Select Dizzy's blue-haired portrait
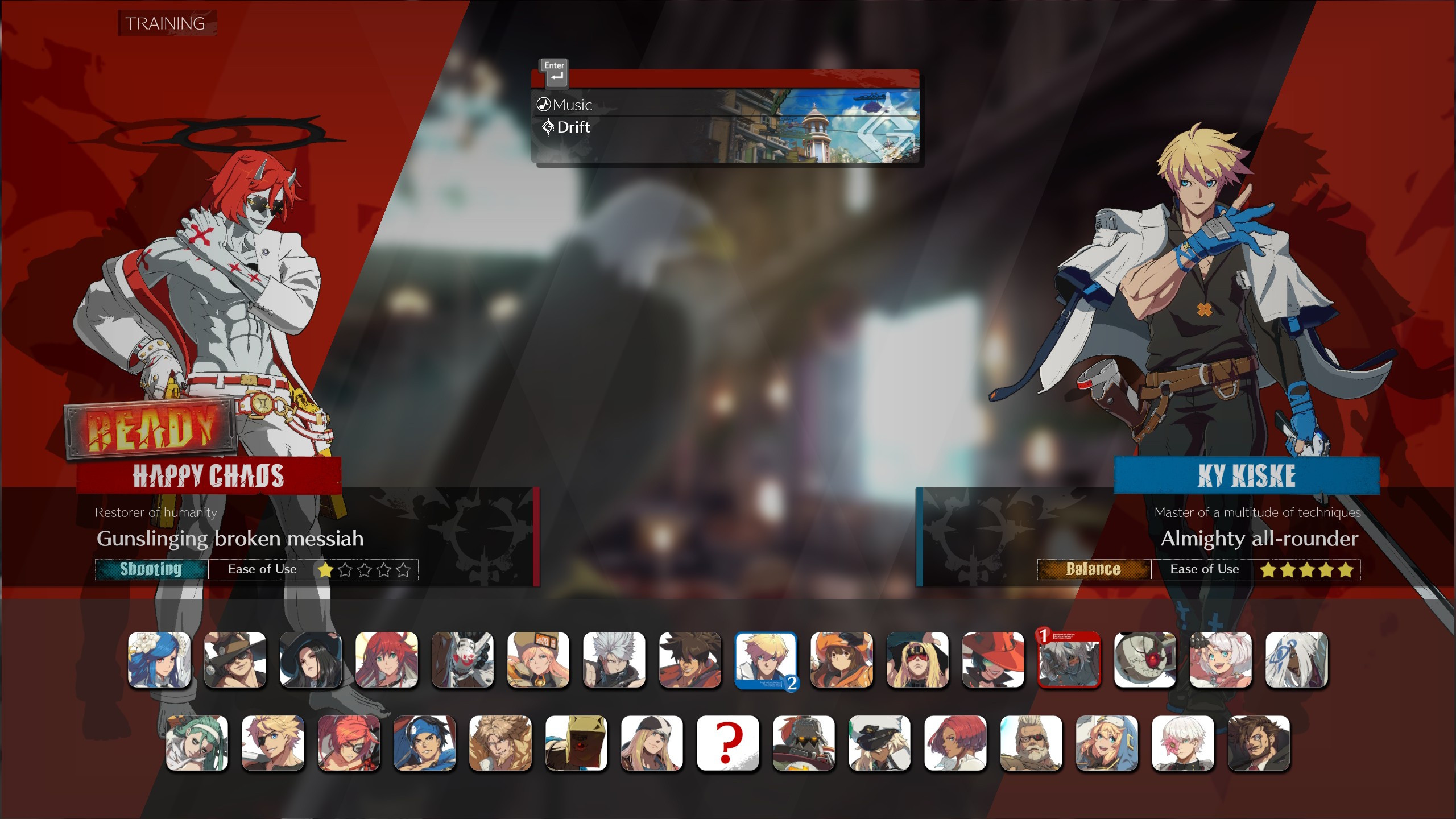The width and height of the screenshot is (1456, 819). pyautogui.click(x=160, y=660)
